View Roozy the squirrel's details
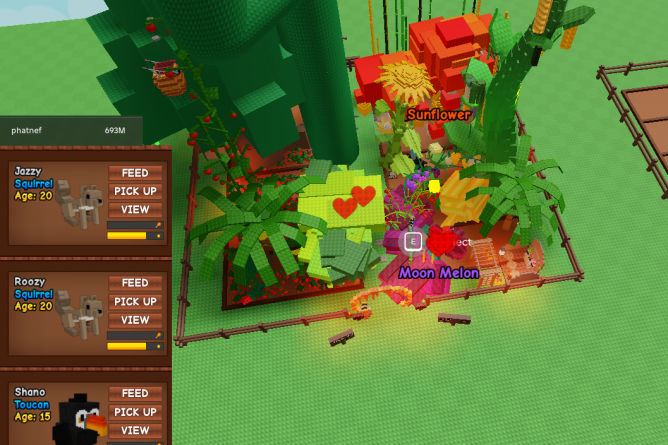 tap(135, 320)
